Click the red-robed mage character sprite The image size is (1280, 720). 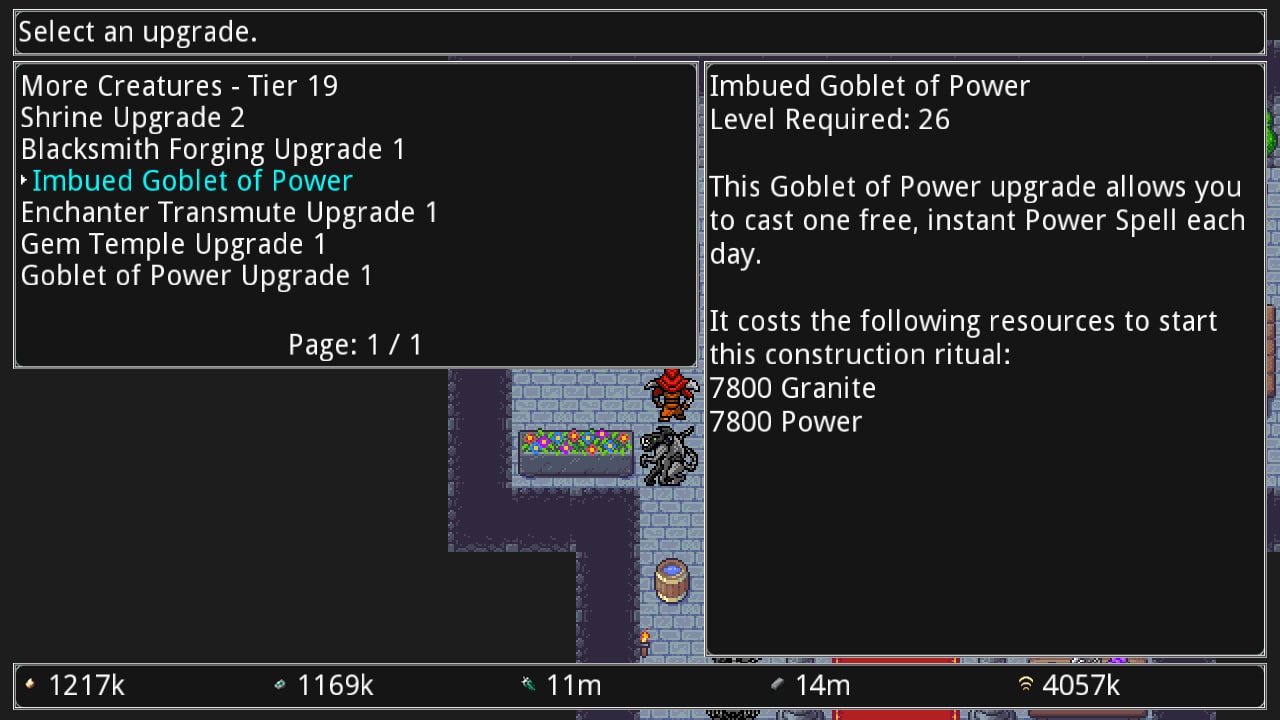click(669, 396)
